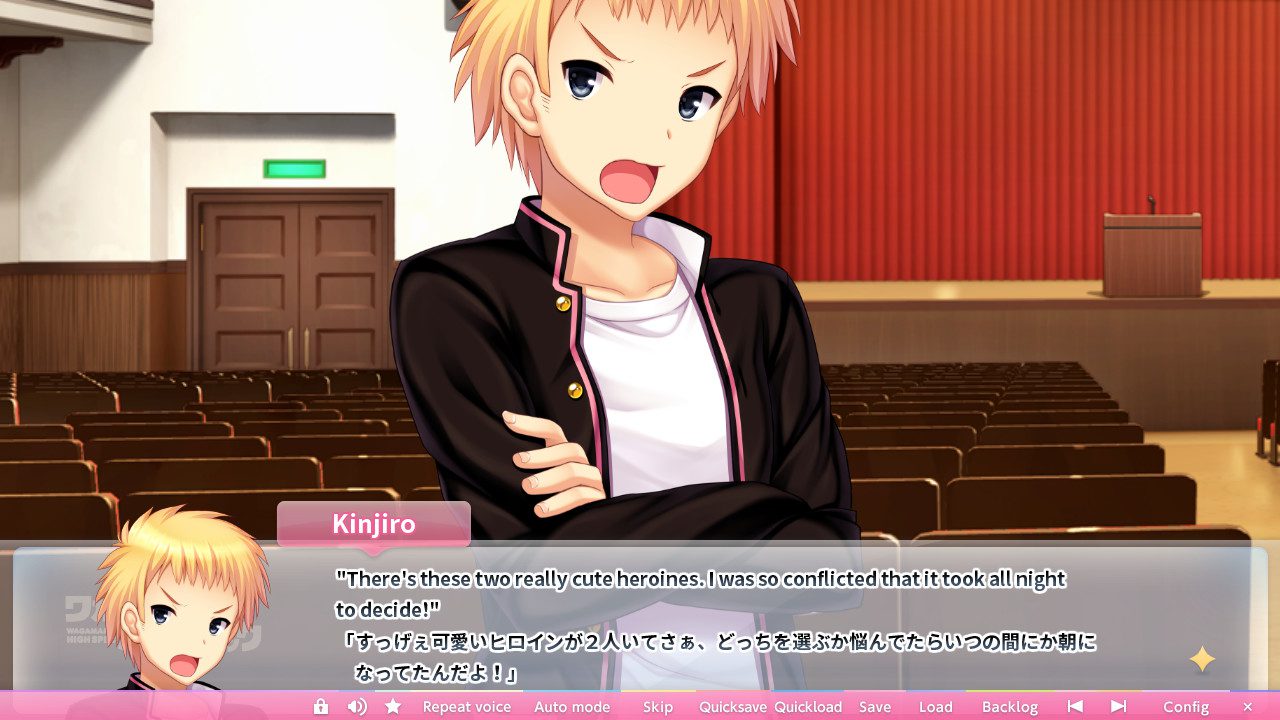Open the Config settings menu

point(1185,706)
